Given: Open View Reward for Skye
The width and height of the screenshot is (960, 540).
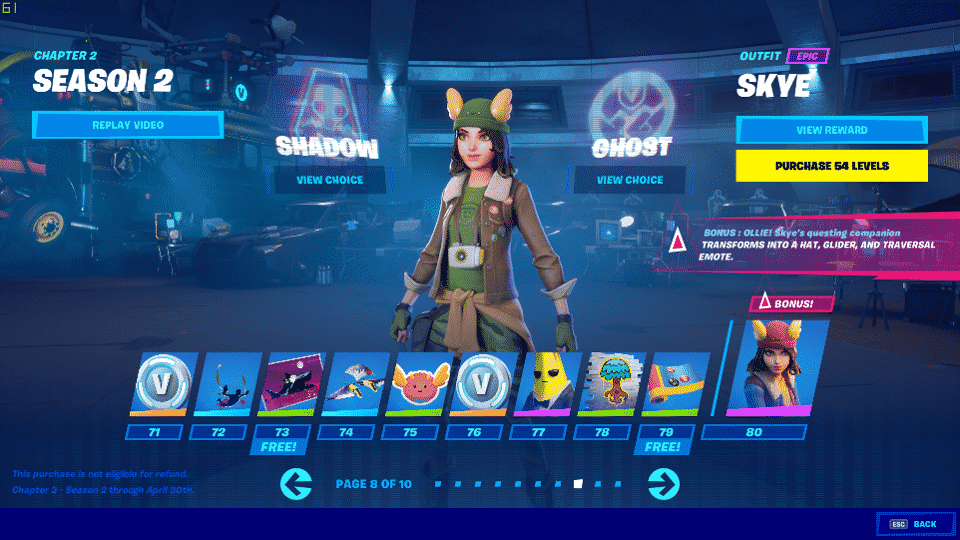Looking at the screenshot, I should point(831,130).
